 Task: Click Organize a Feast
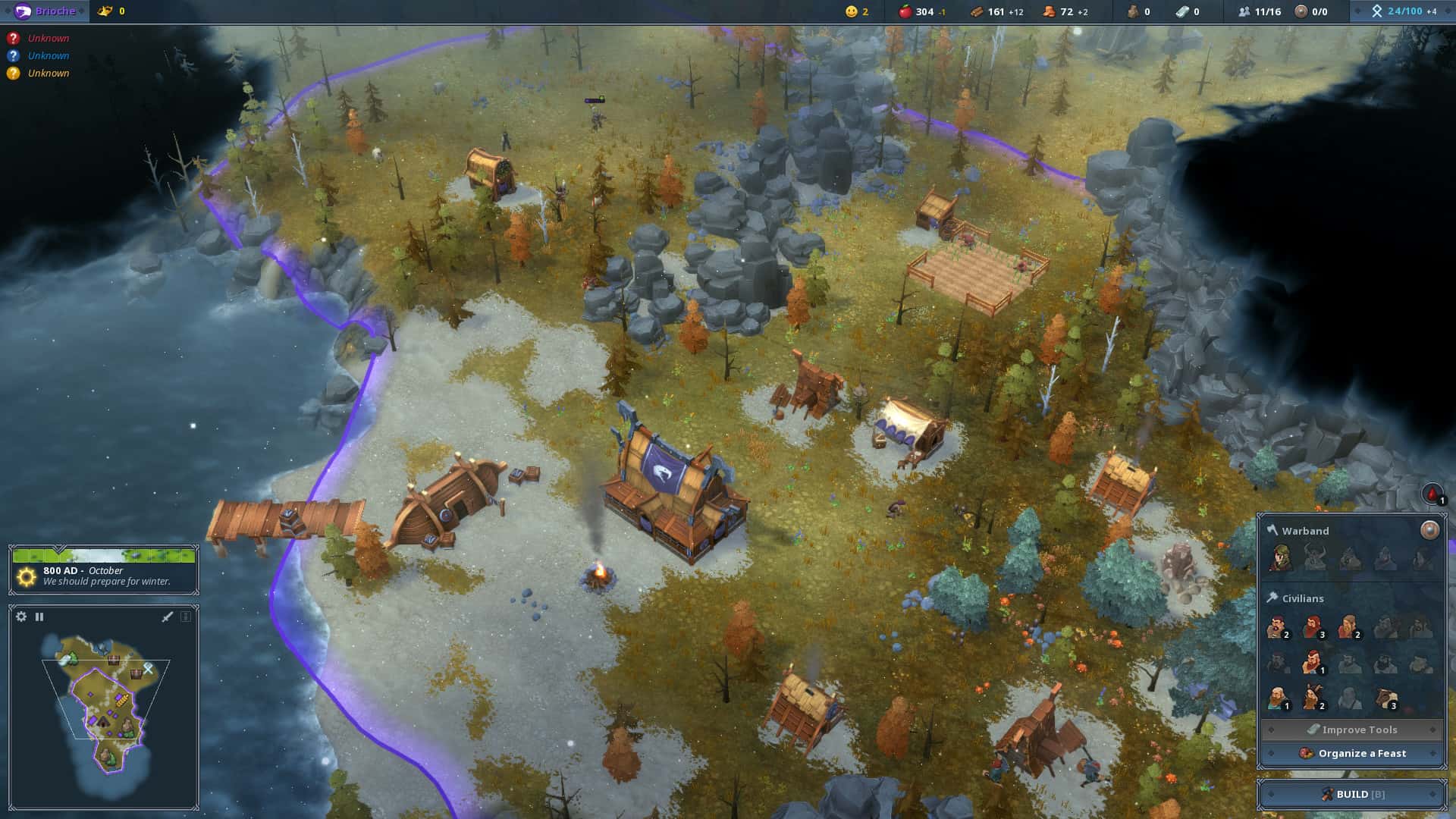[1352, 753]
